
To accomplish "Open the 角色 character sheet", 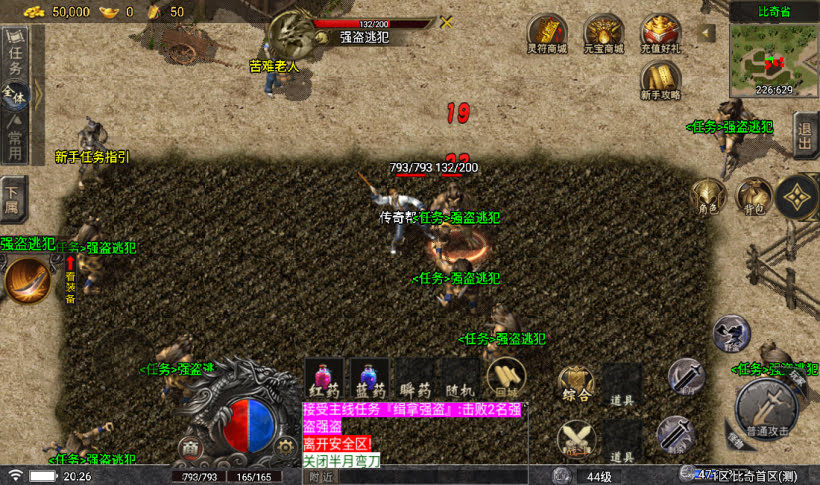I will pos(708,195).
